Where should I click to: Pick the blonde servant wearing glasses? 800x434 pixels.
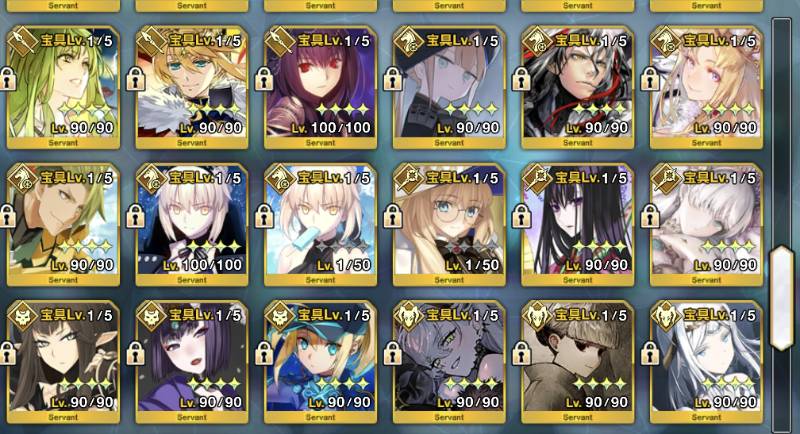pyautogui.click(x=449, y=223)
